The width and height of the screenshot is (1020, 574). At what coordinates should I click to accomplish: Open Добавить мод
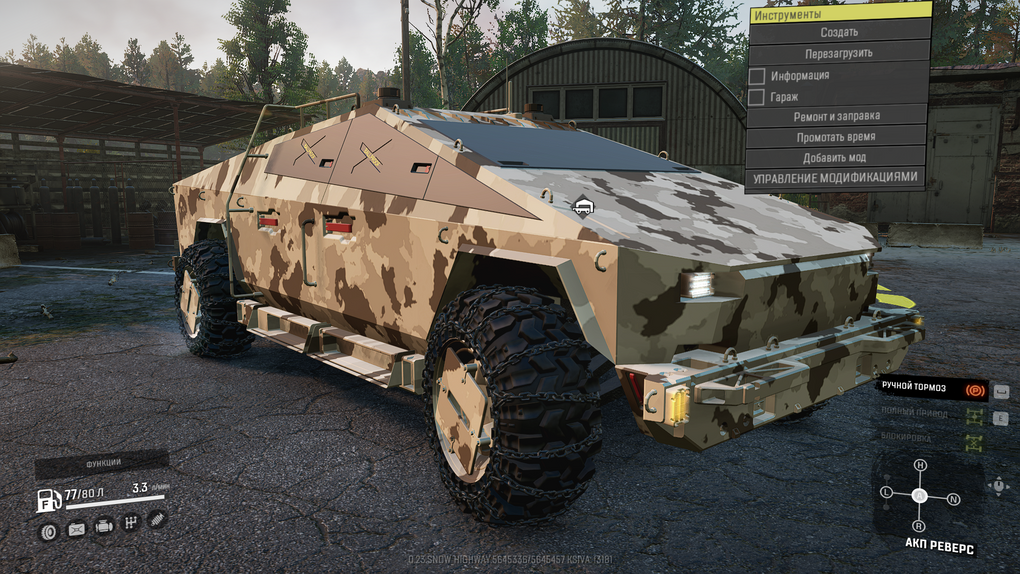tap(839, 158)
